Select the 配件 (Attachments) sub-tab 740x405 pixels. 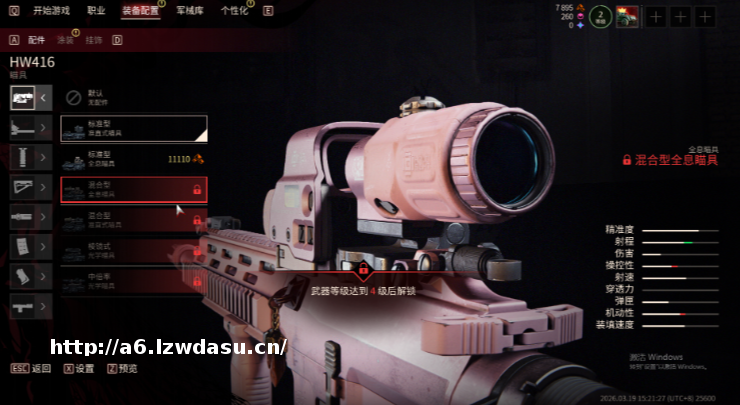pyautogui.click(x=37, y=40)
